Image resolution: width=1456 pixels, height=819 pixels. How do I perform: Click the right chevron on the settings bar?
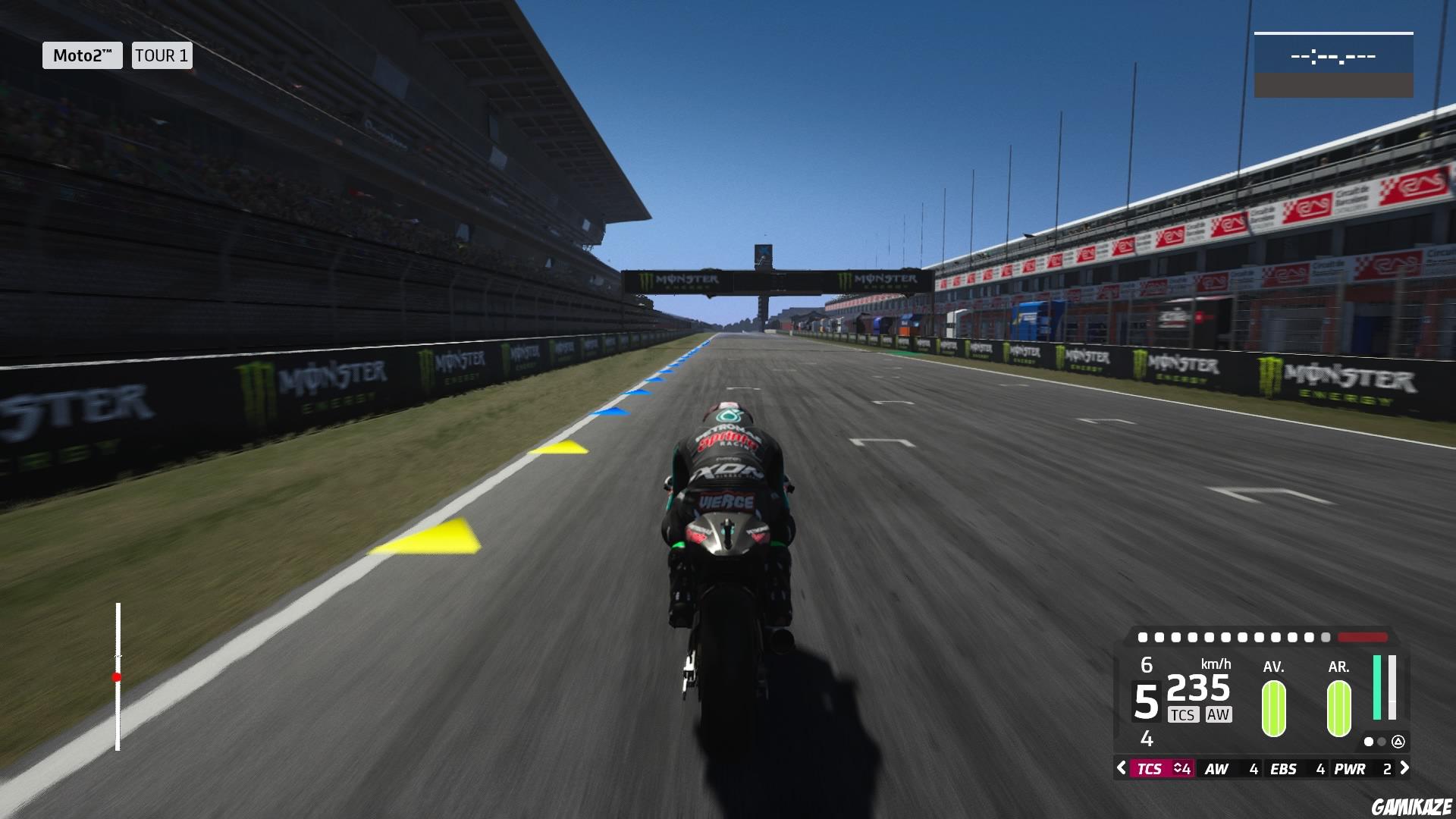(1404, 768)
